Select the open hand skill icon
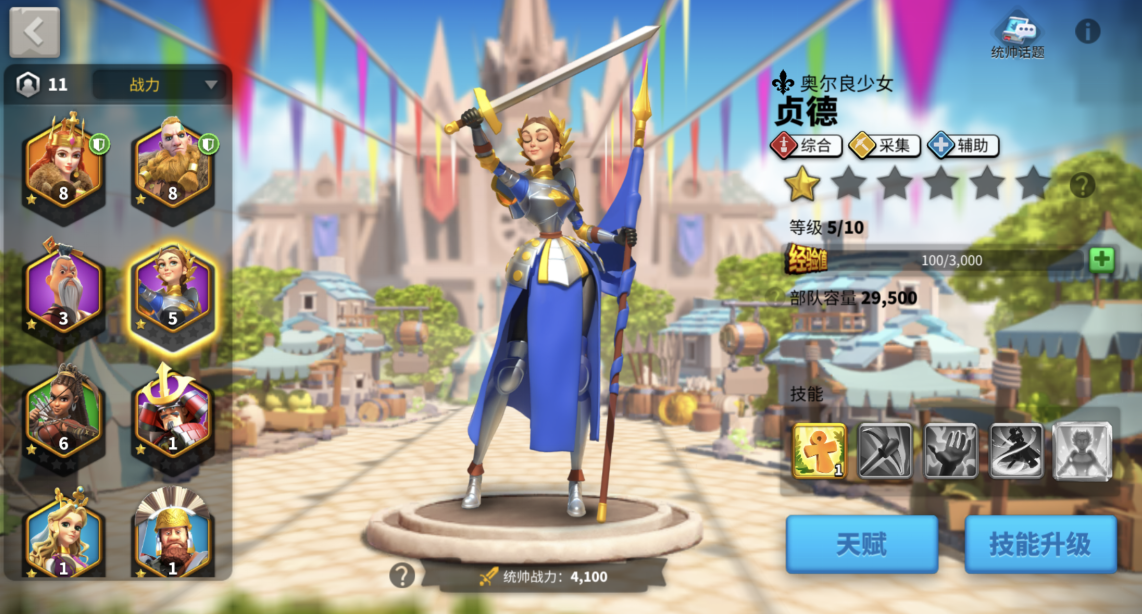Viewport: 1142px width, 614px height. [x=951, y=451]
